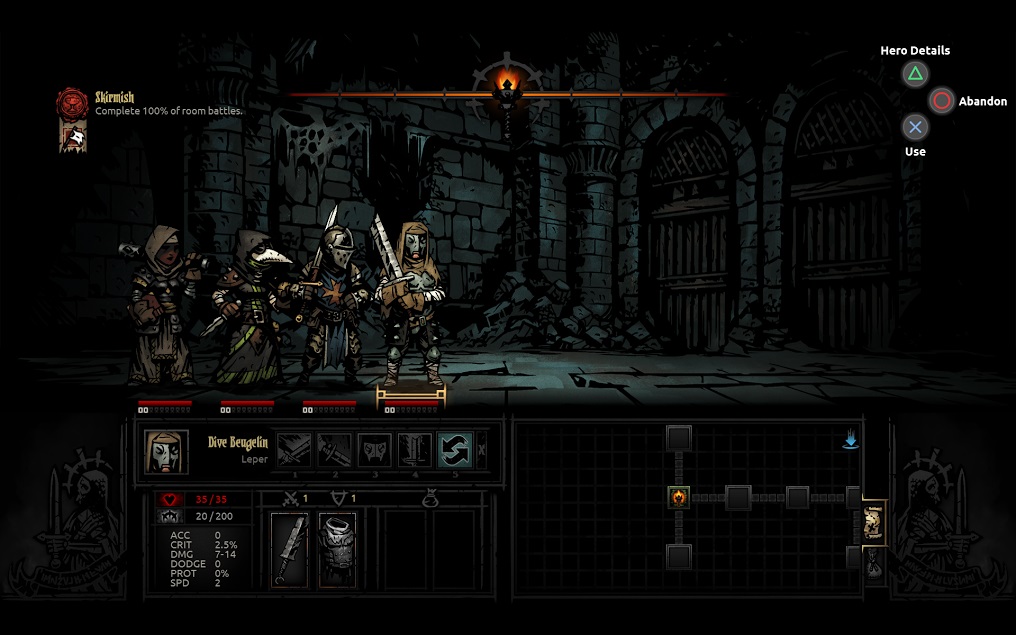1016x635 pixels.
Task: Open the Skirmish quest red seal icon
Action: pyautogui.click(x=72, y=102)
